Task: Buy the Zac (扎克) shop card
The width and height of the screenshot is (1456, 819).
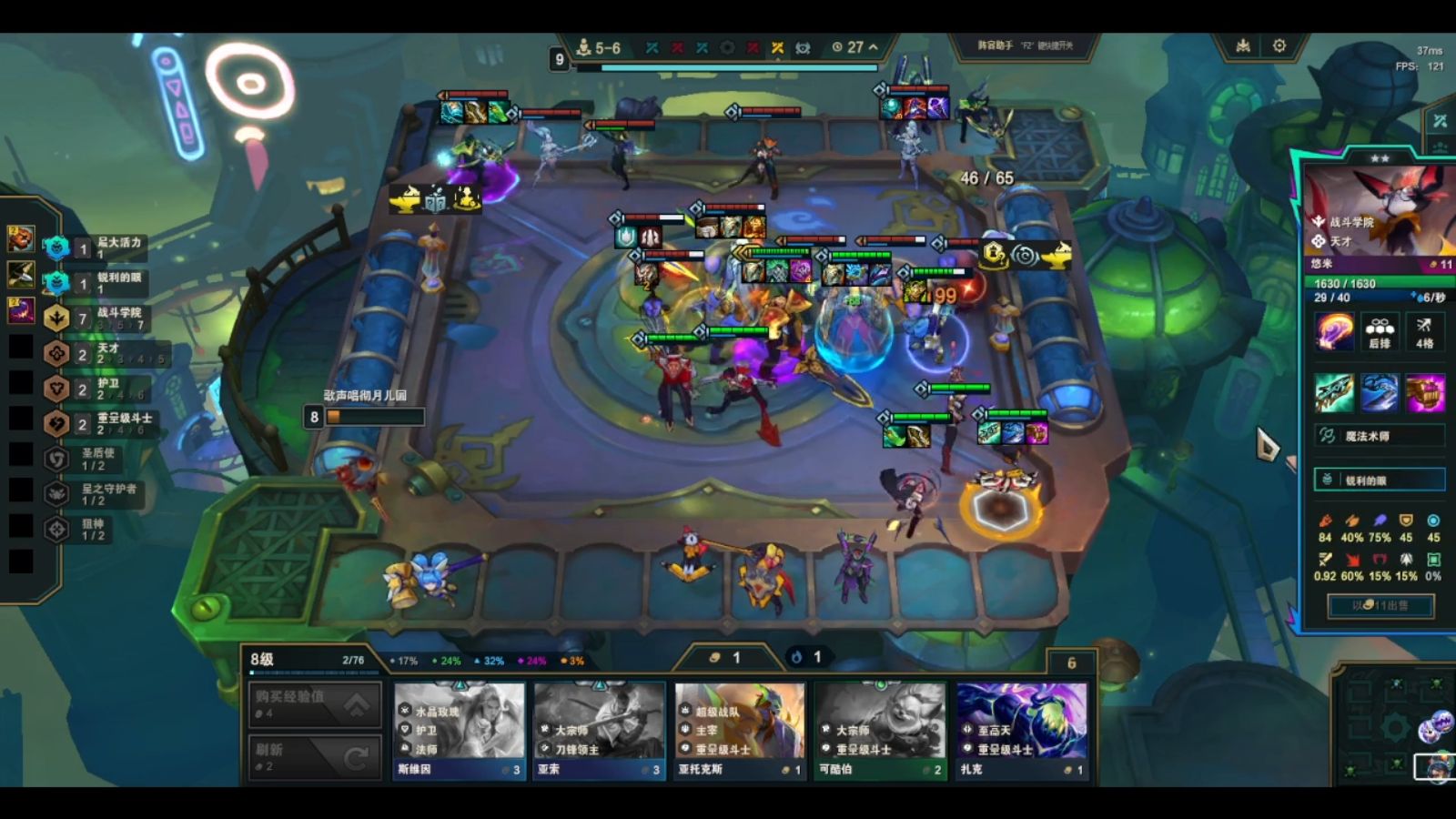Action: pos(1020,730)
